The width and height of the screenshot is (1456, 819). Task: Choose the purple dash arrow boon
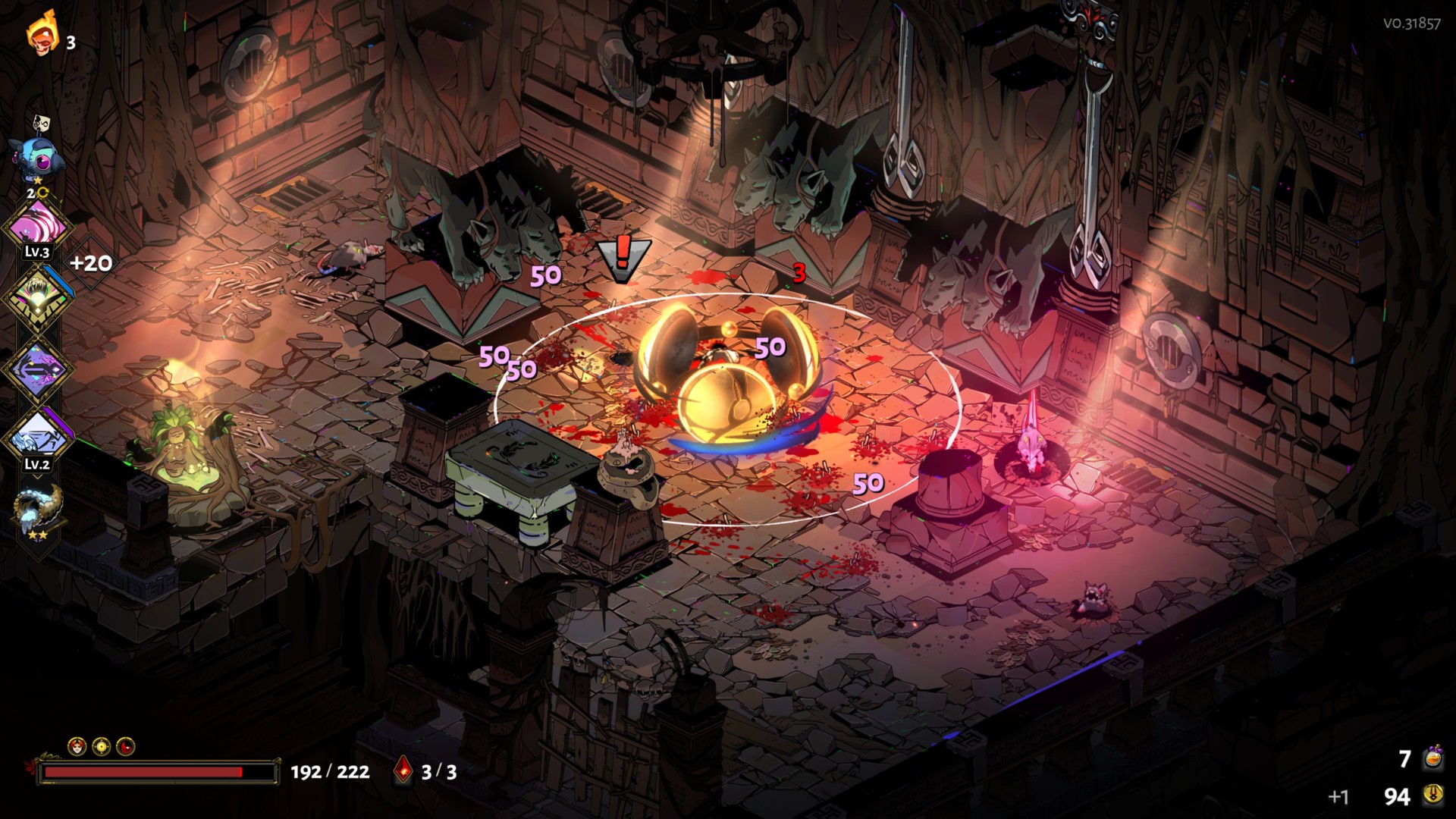38,370
